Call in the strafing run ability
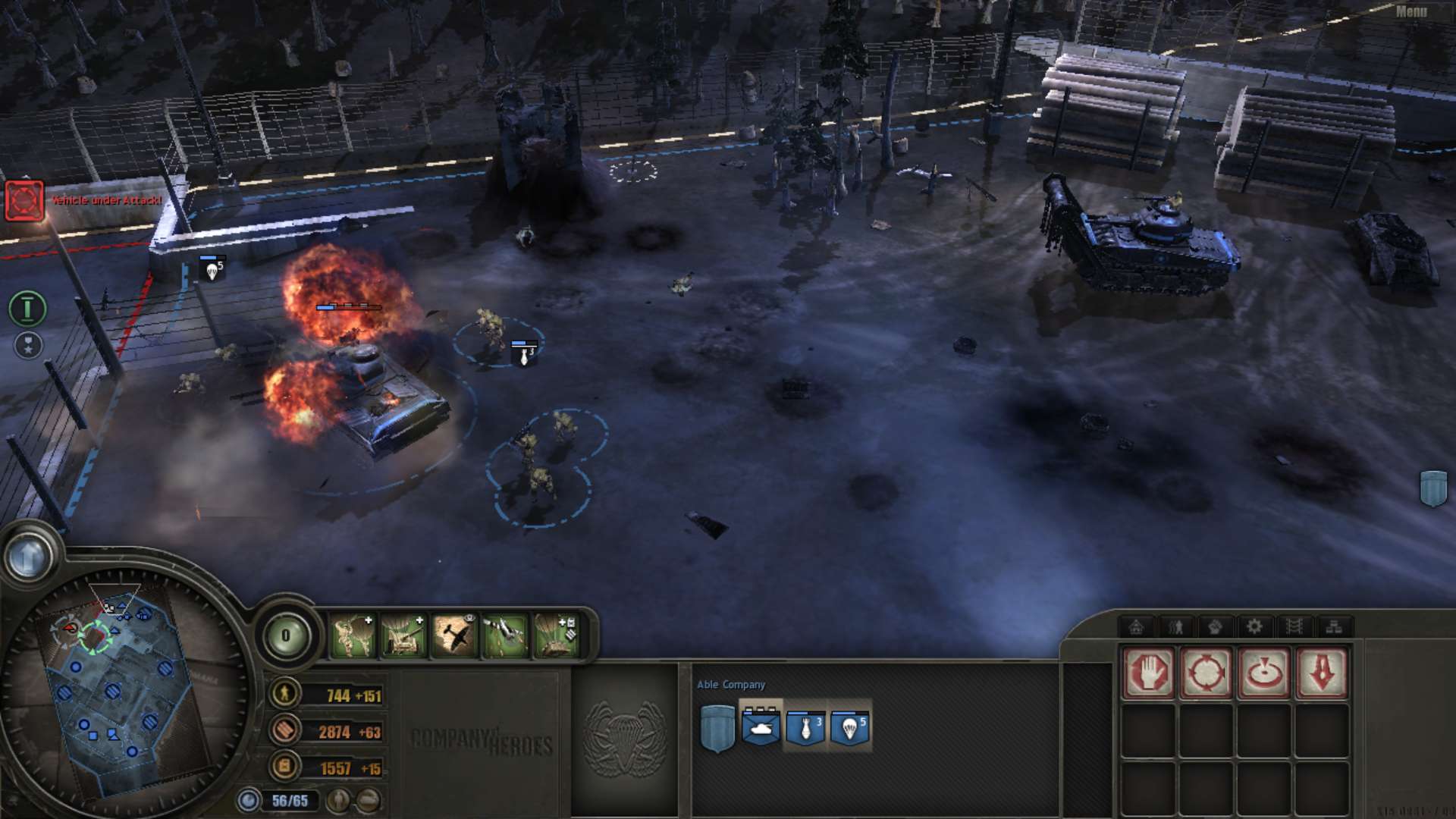The image size is (1456, 819). pos(504,635)
